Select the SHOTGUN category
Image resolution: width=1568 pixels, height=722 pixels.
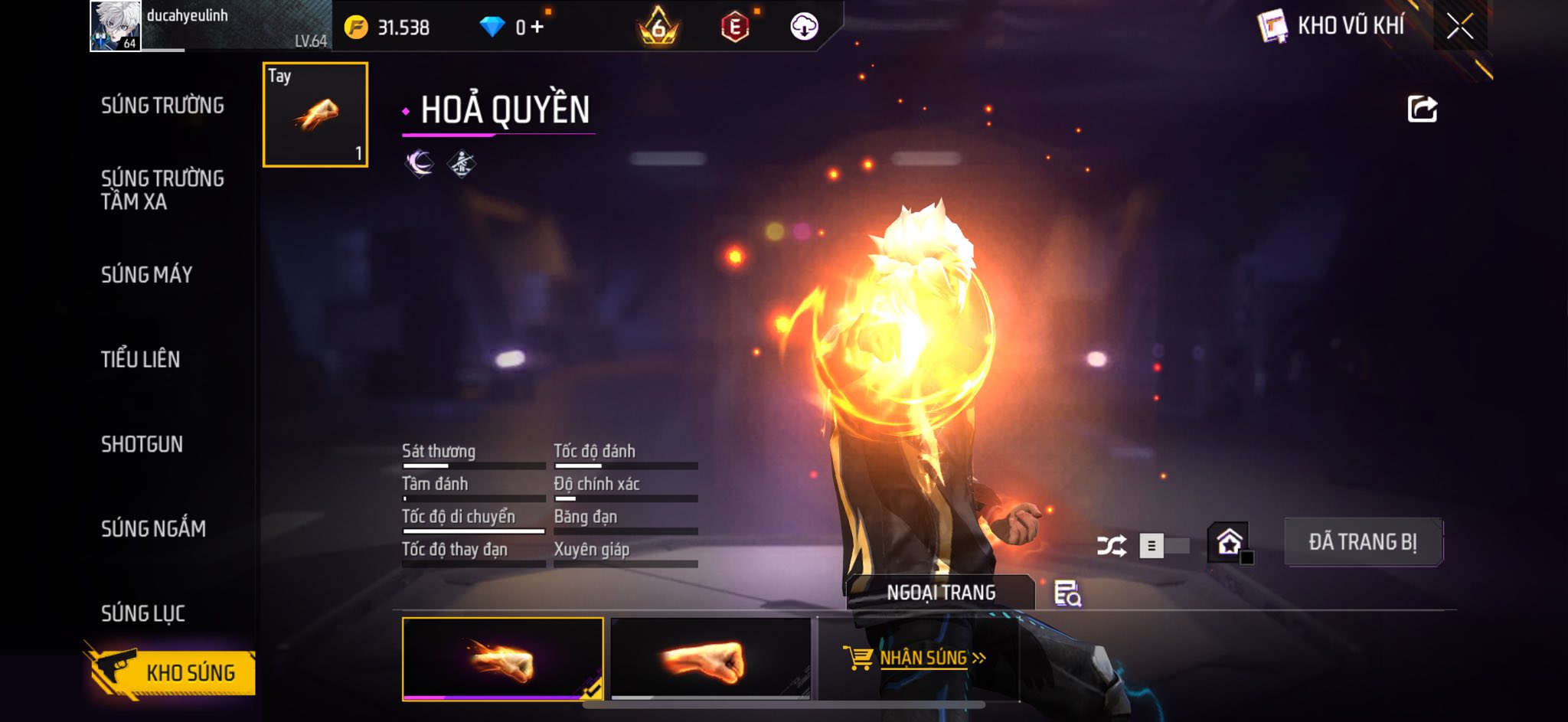(x=142, y=444)
